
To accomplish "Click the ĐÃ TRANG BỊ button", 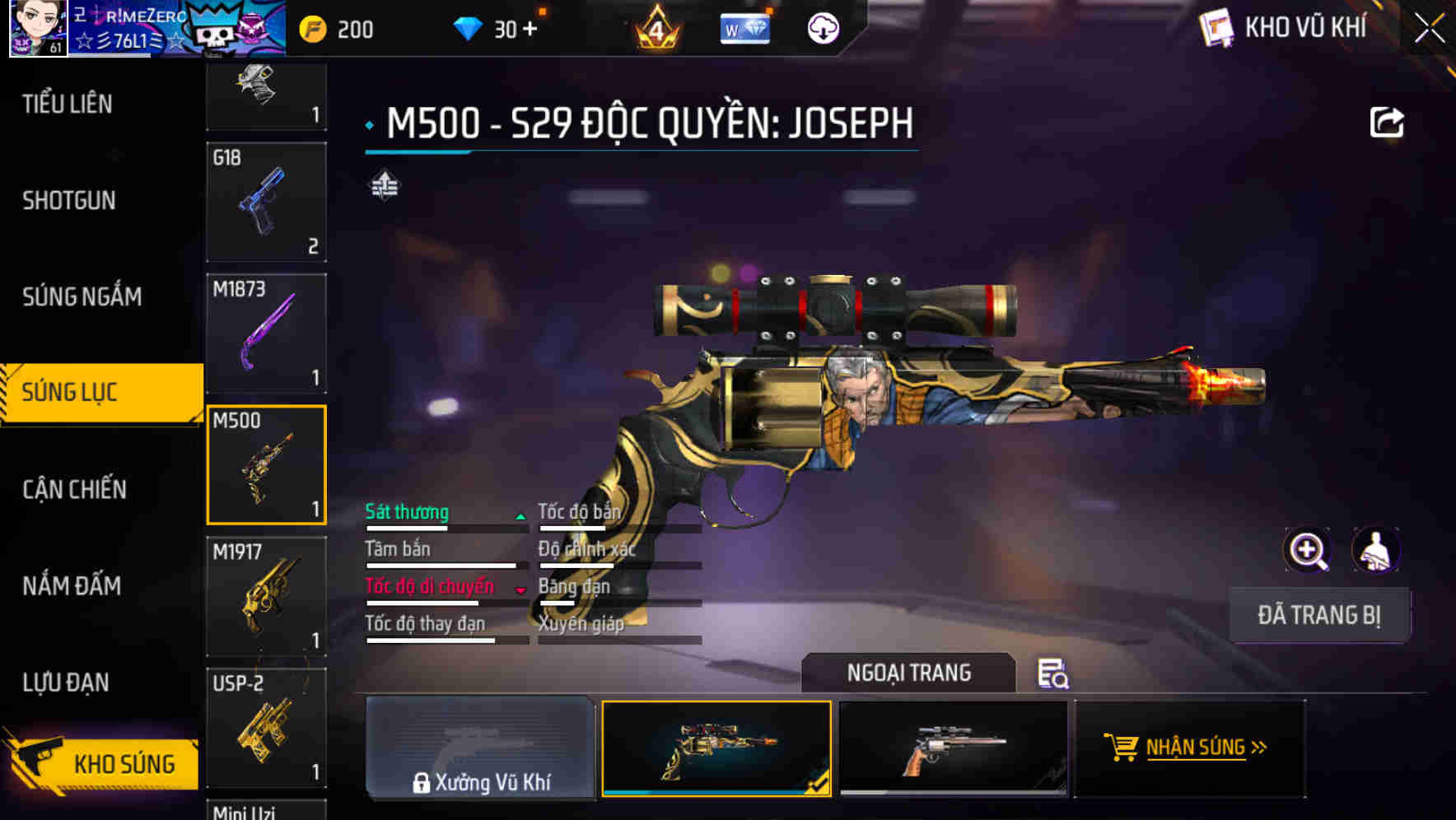I will [x=1319, y=615].
